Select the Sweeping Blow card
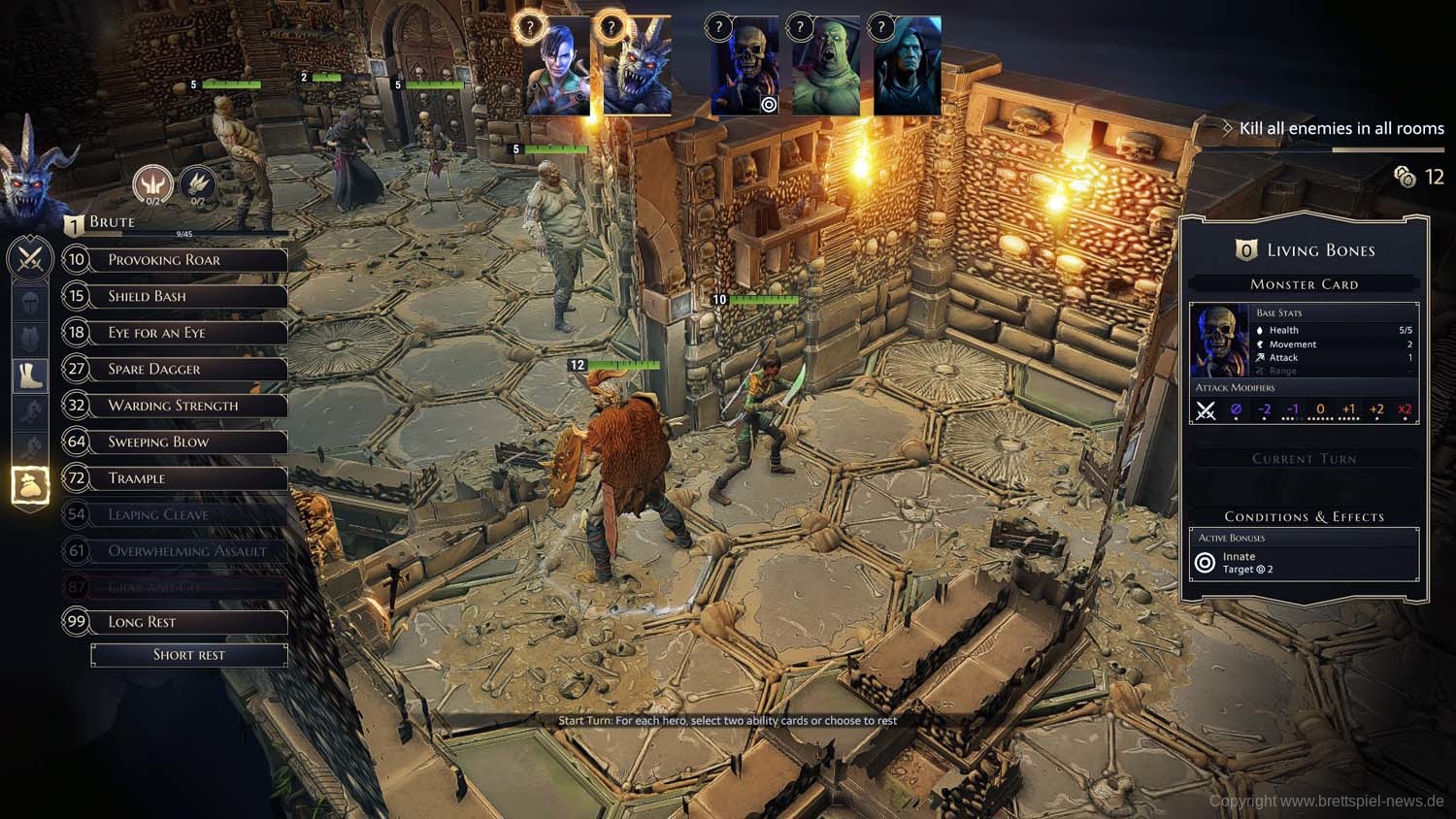This screenshot has height=819, width=1456. (x=175, y=442)
